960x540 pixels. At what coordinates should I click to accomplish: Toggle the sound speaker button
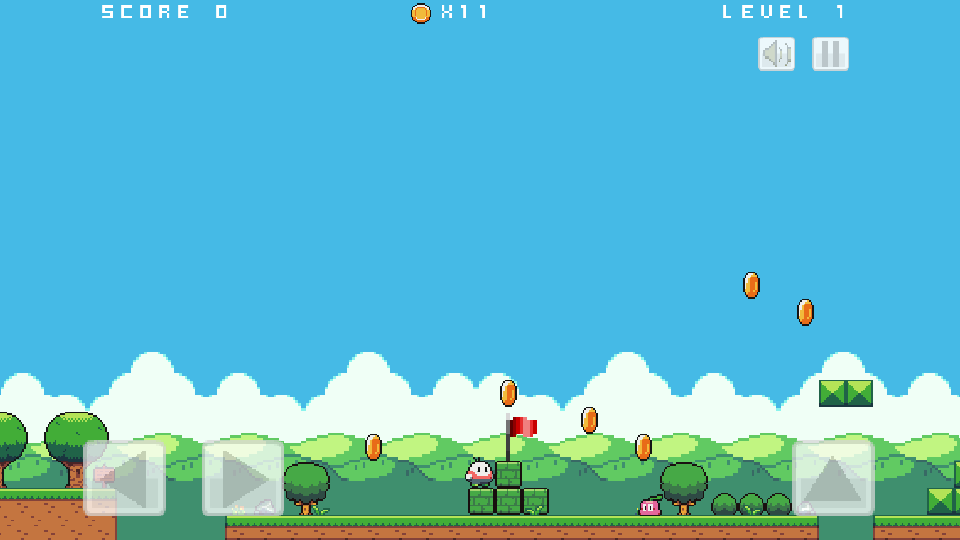pos(776,54)
